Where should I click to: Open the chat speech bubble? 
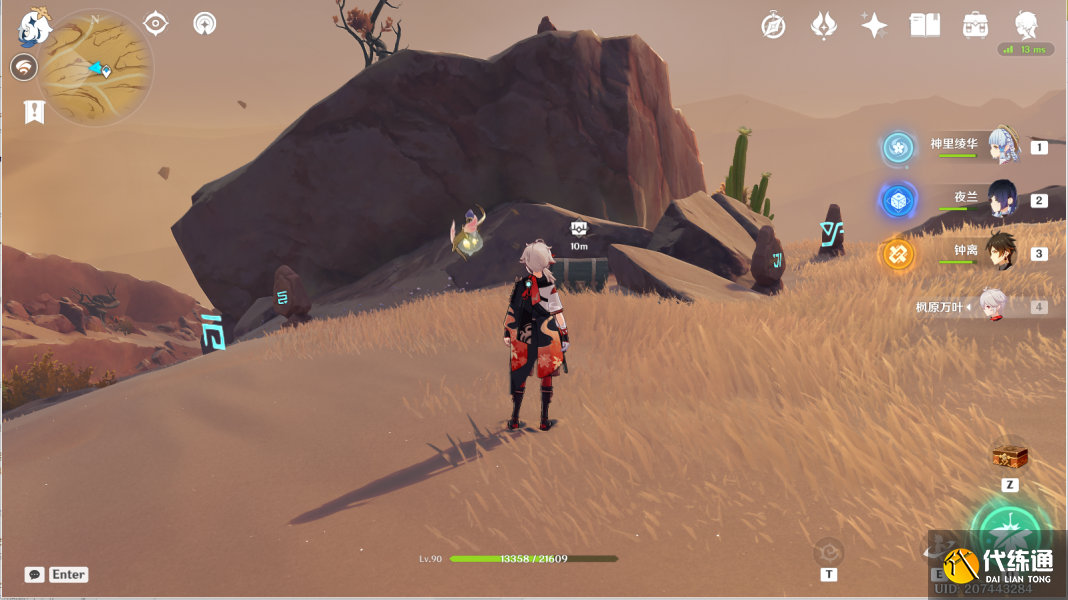[x=34, y=575]
